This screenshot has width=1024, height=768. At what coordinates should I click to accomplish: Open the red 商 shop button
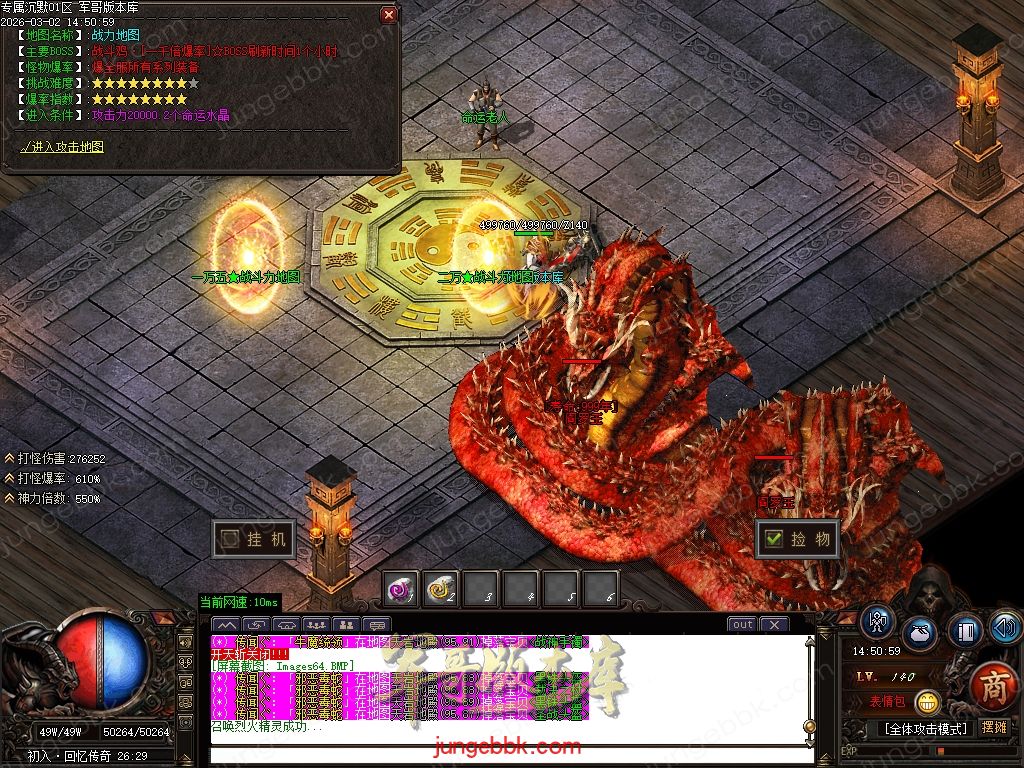click(993, 687)
